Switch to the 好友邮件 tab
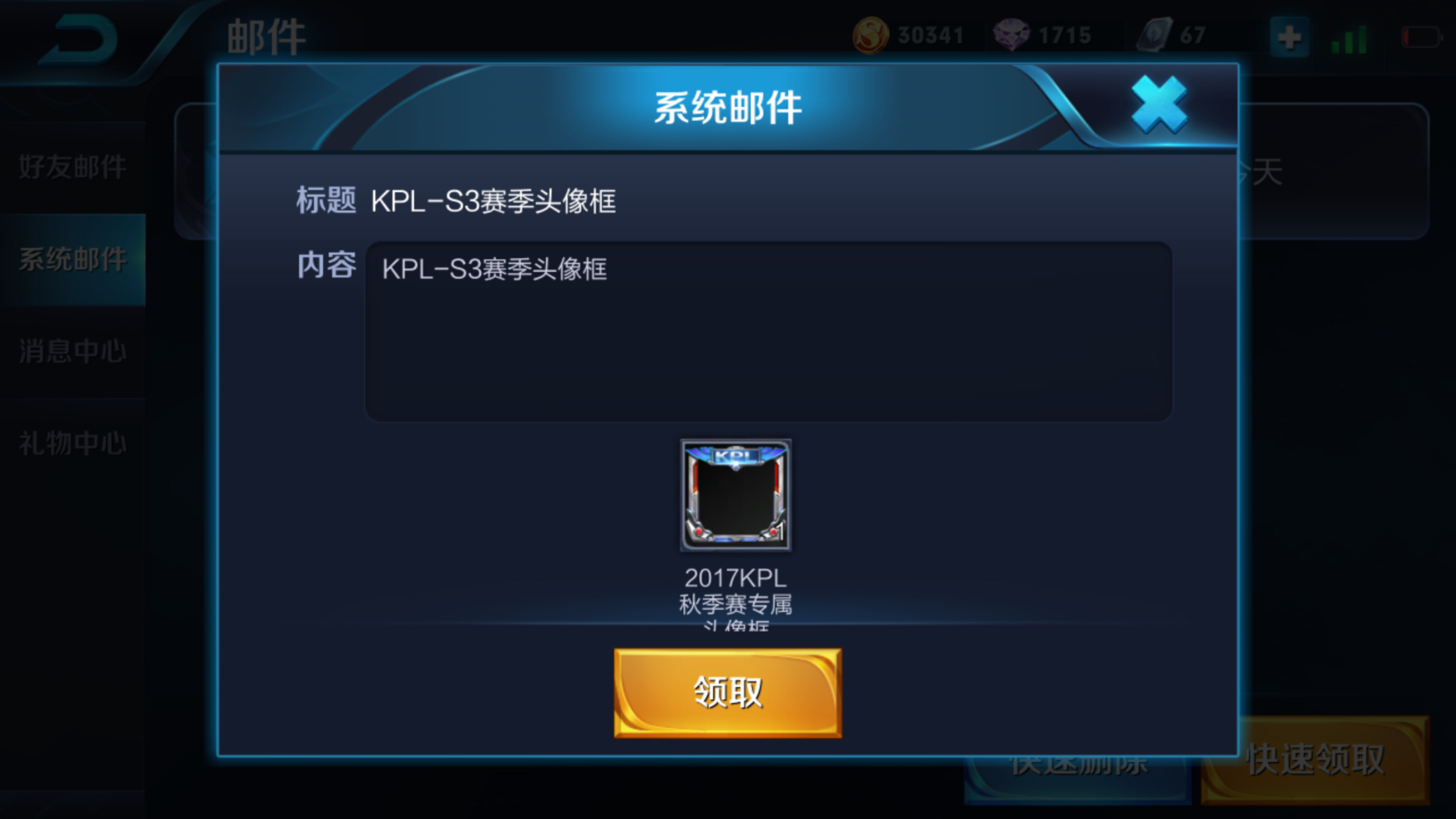Image resolution: width=1456 pixels, height=819 pixels. click(x=71, y=167)
